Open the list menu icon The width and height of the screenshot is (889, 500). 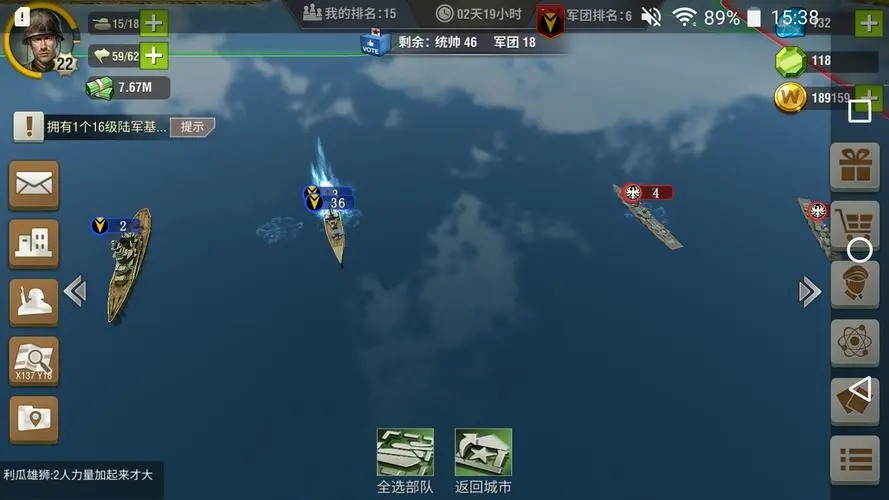coord(855,460)
